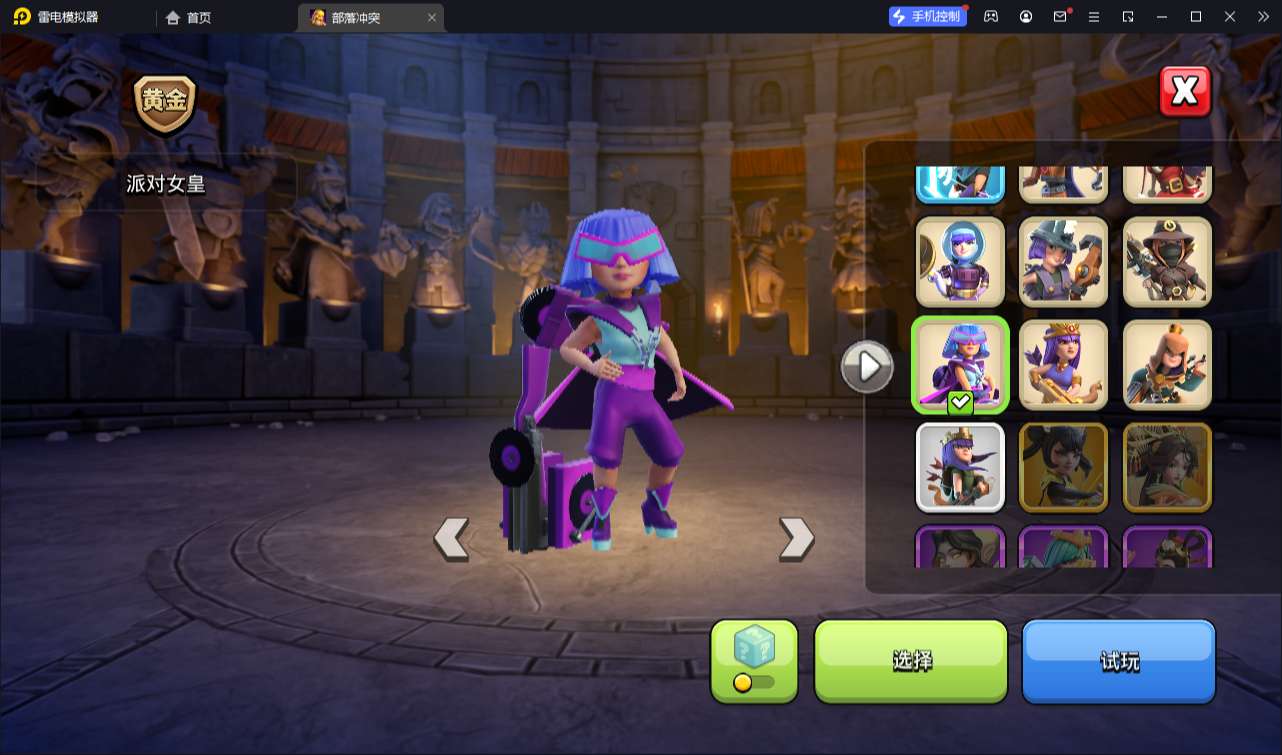Screen dimensions: 1282x755
Task: Choose the dark-haired skin in yellow-black outfit
Action: click(x=1063, y=467)
